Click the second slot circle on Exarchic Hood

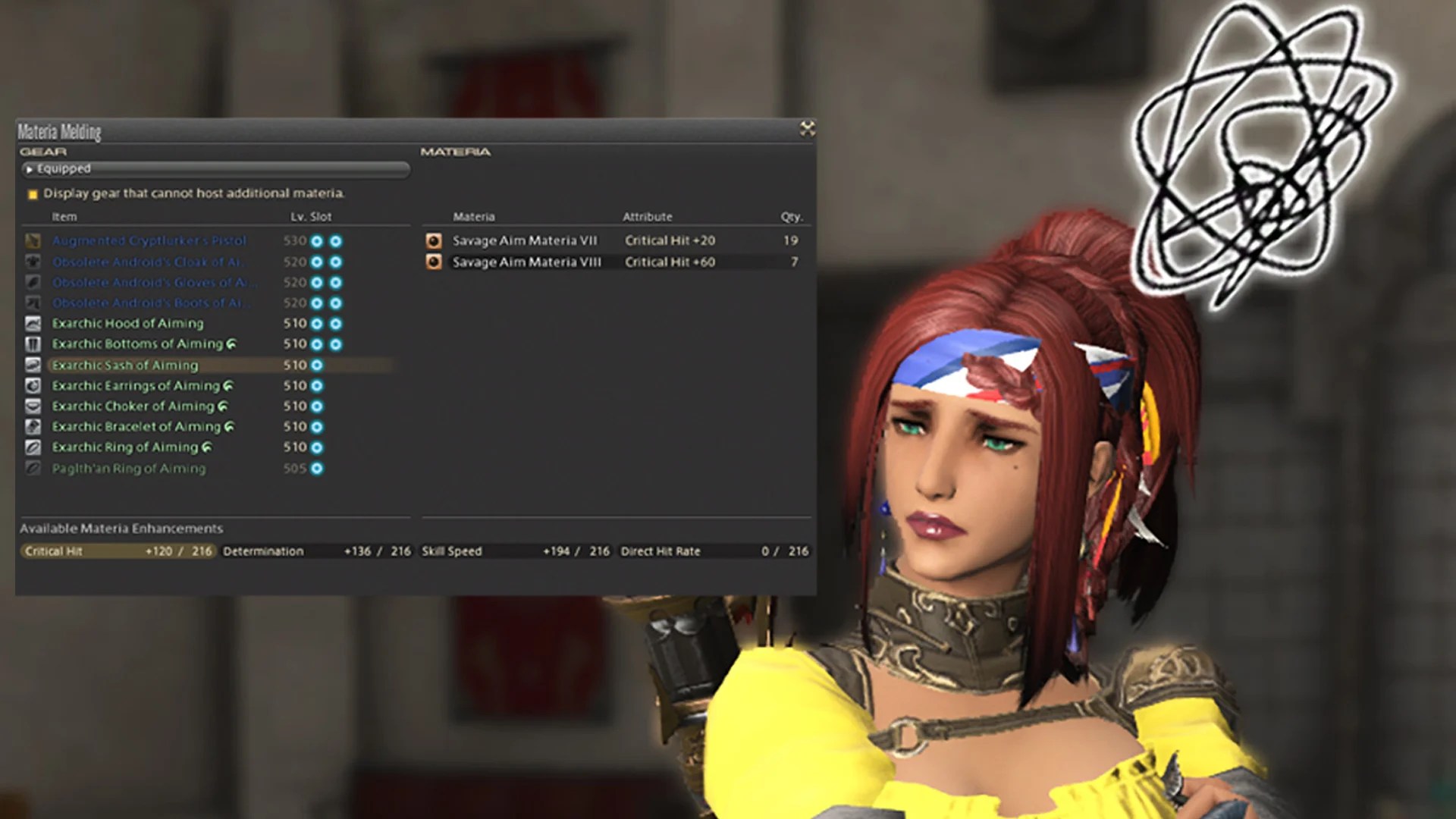tap(335, 323)
